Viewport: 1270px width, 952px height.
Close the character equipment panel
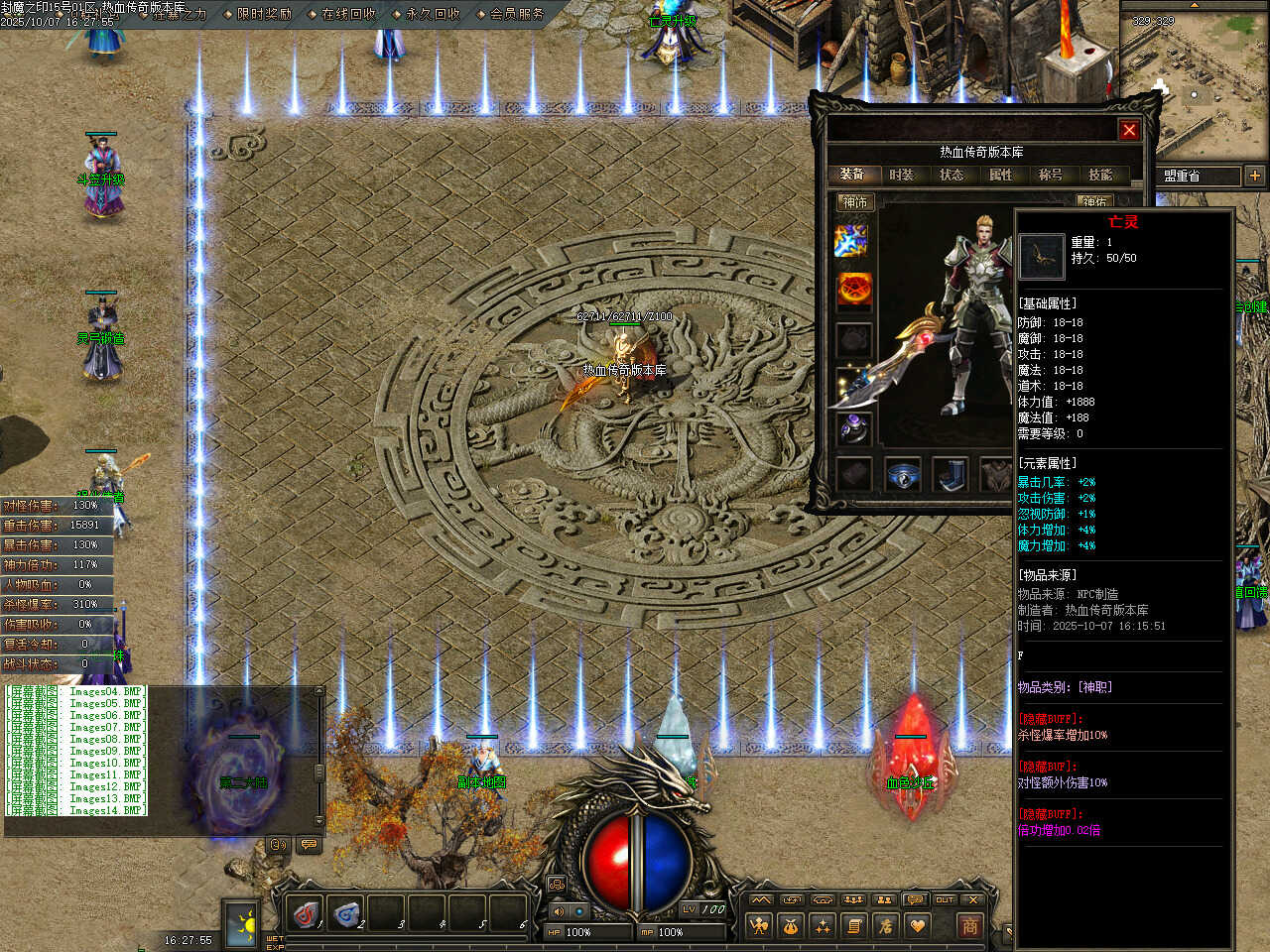pyautogui.click(x=1129, y=130)
